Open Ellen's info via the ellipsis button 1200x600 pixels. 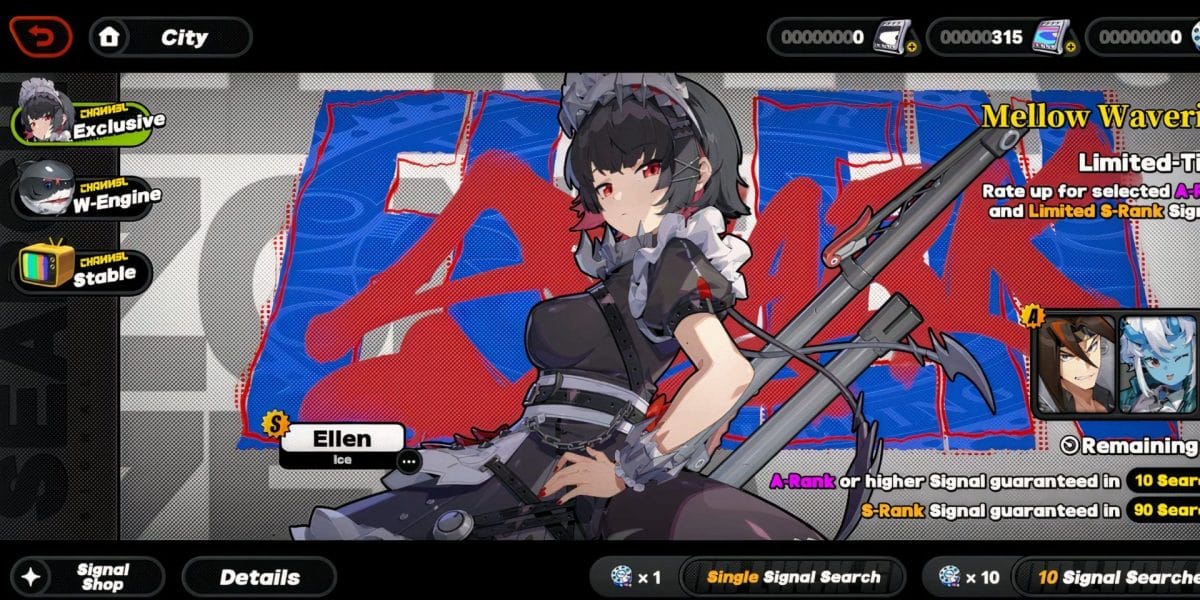[407, 461]
